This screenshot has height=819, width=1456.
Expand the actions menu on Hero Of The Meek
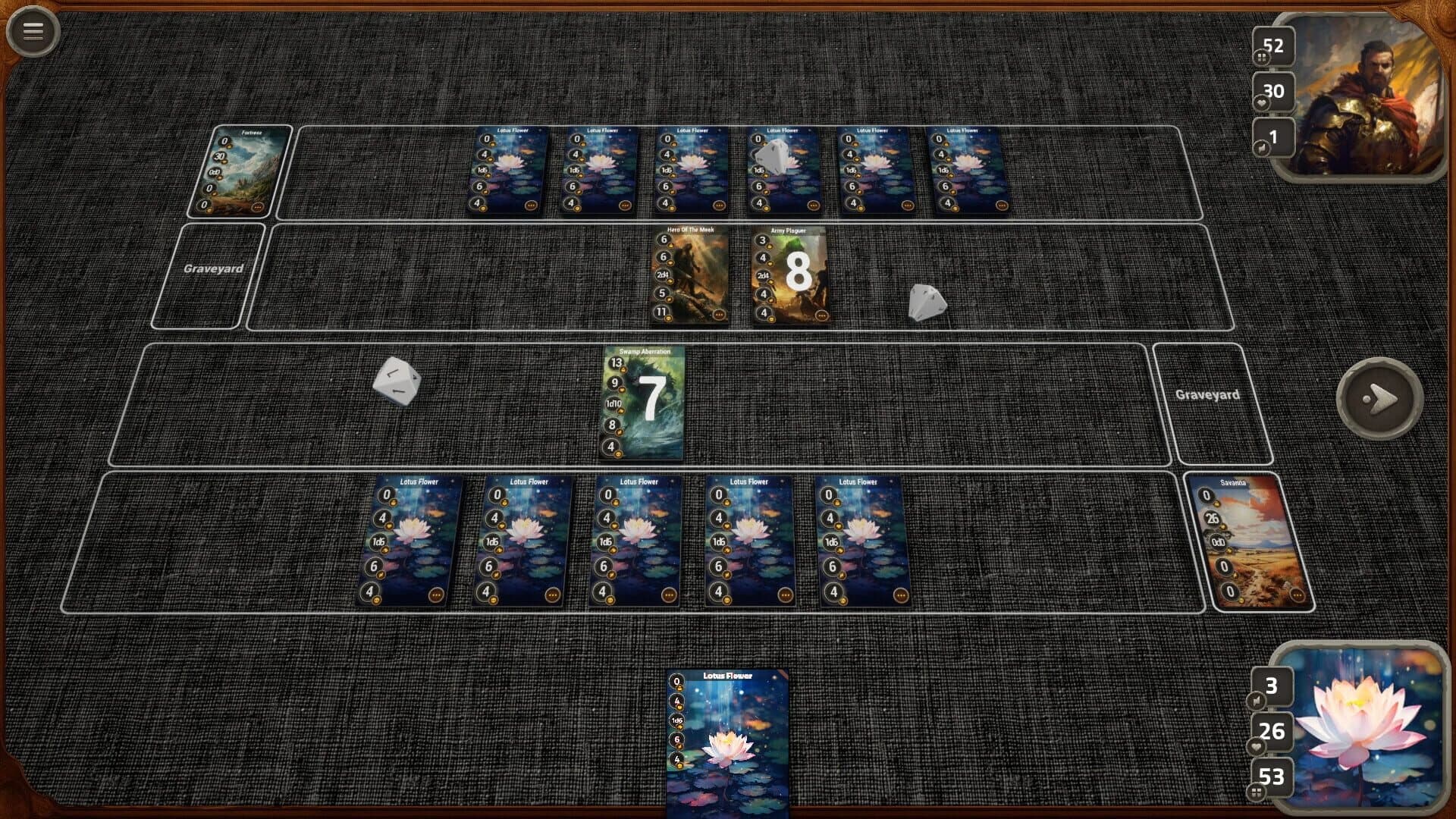click(x=717, y=314)
